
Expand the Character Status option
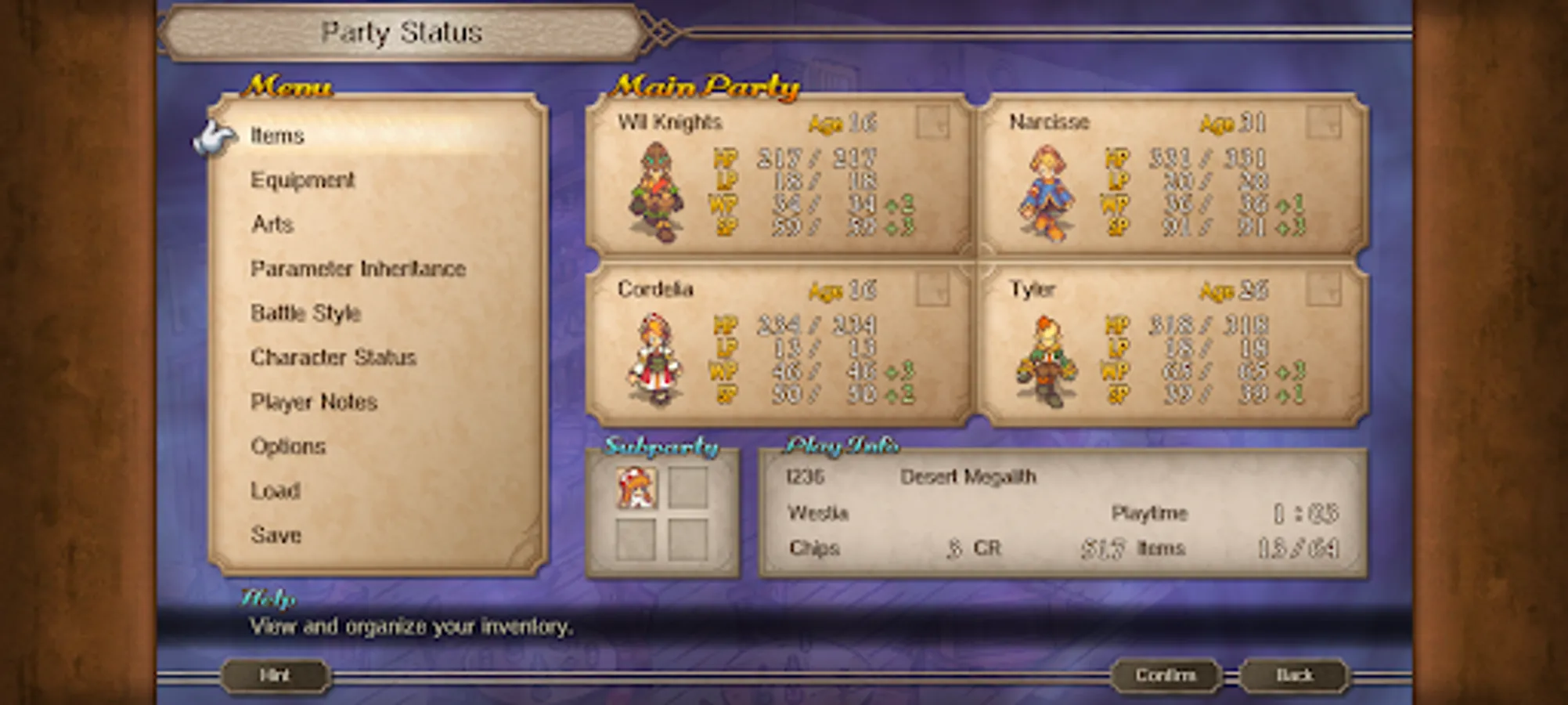point(333,357)
